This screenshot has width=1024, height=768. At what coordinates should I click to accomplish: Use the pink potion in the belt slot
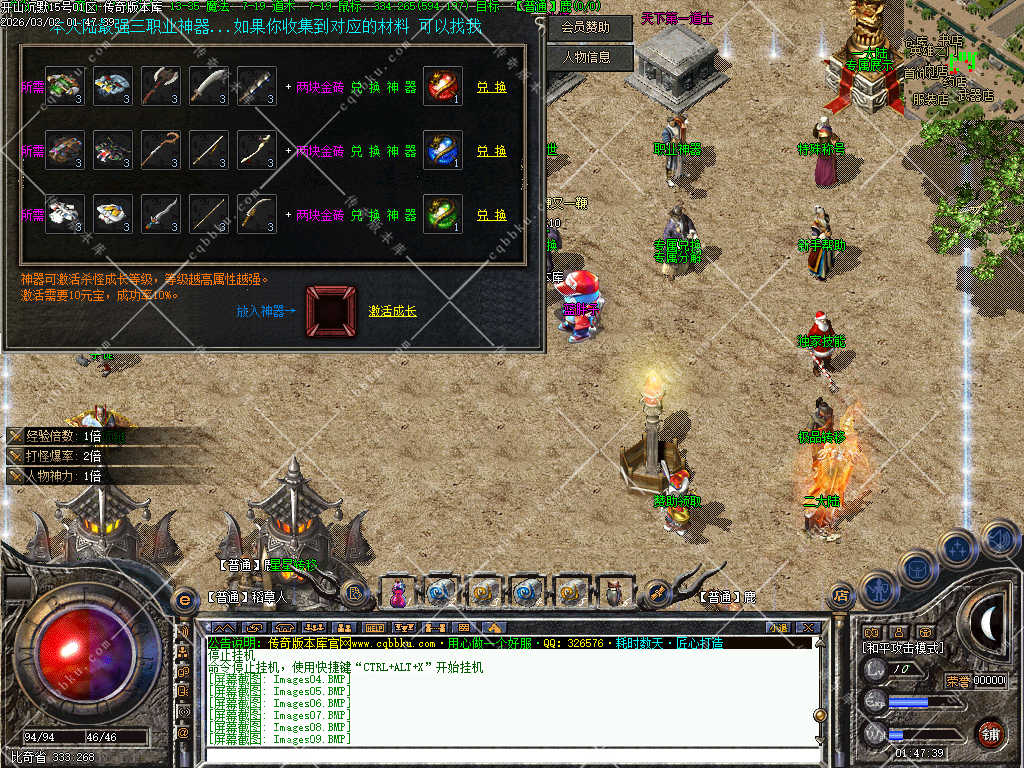coord(398,593)
